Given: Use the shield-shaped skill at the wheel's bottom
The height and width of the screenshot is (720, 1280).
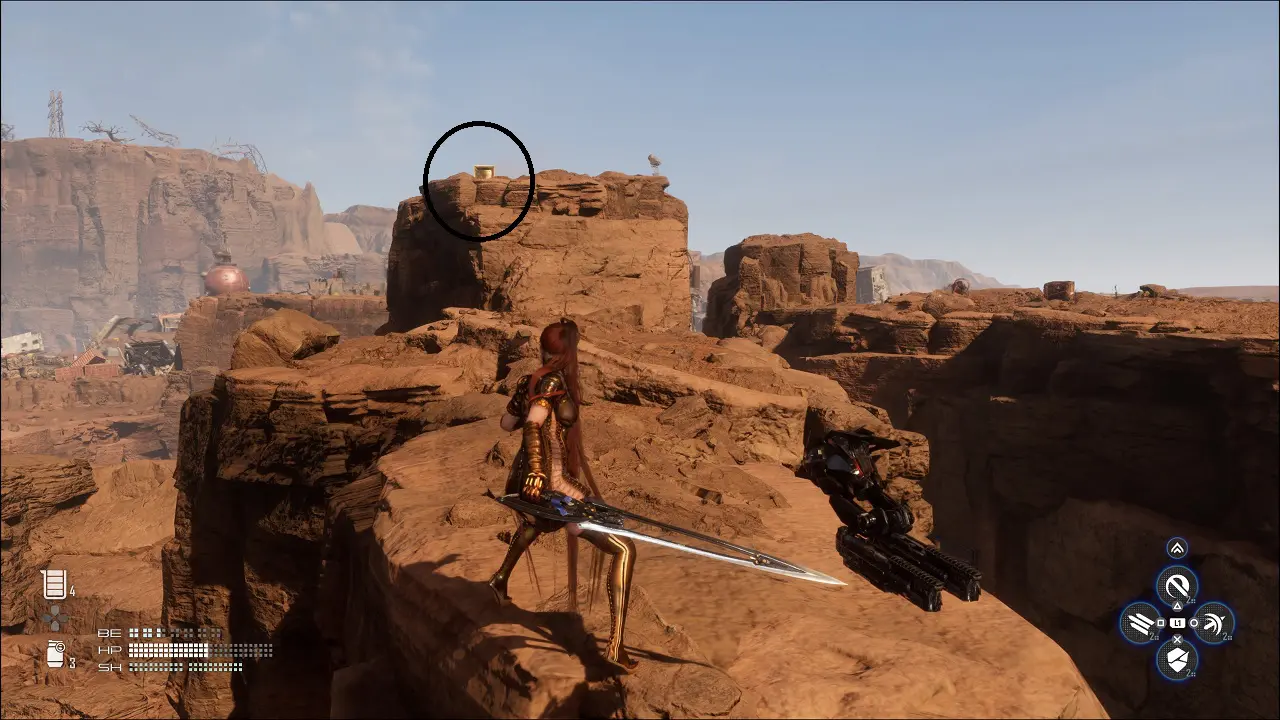Looking at the screenshot, I should point(1177,659).
